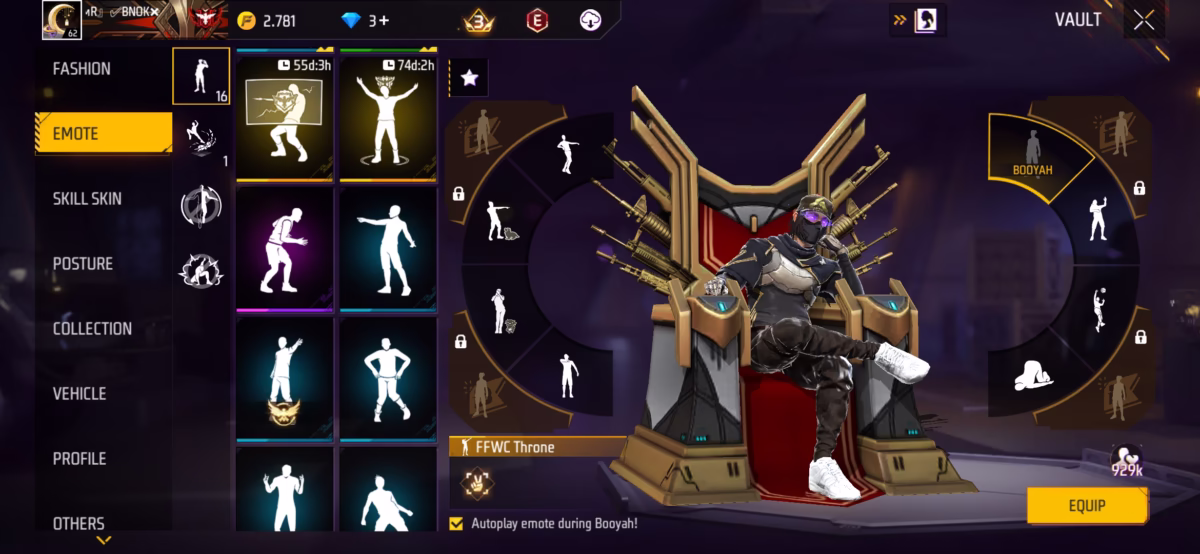Image resolution: width=1200 pixels, height=554 pixels.
Task: Open the Collection menu
Action: (x=92, y=329)
